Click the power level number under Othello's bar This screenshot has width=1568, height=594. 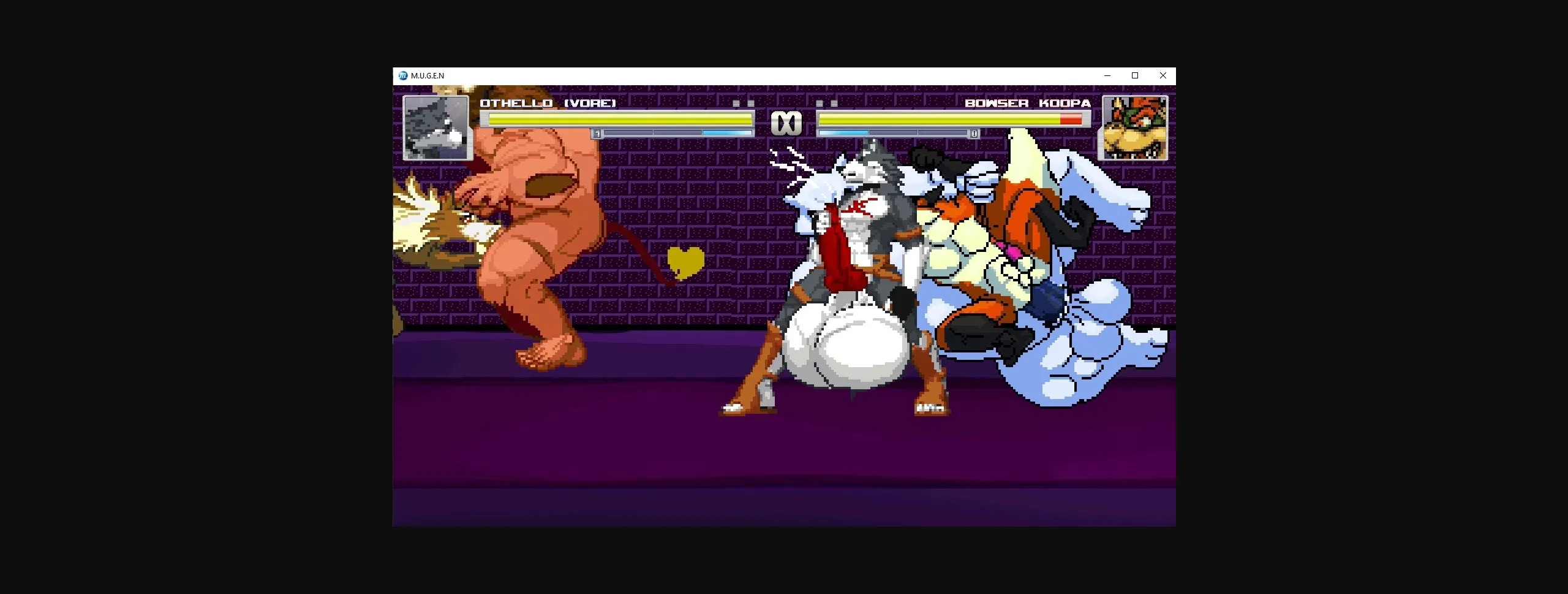[597, 133]
